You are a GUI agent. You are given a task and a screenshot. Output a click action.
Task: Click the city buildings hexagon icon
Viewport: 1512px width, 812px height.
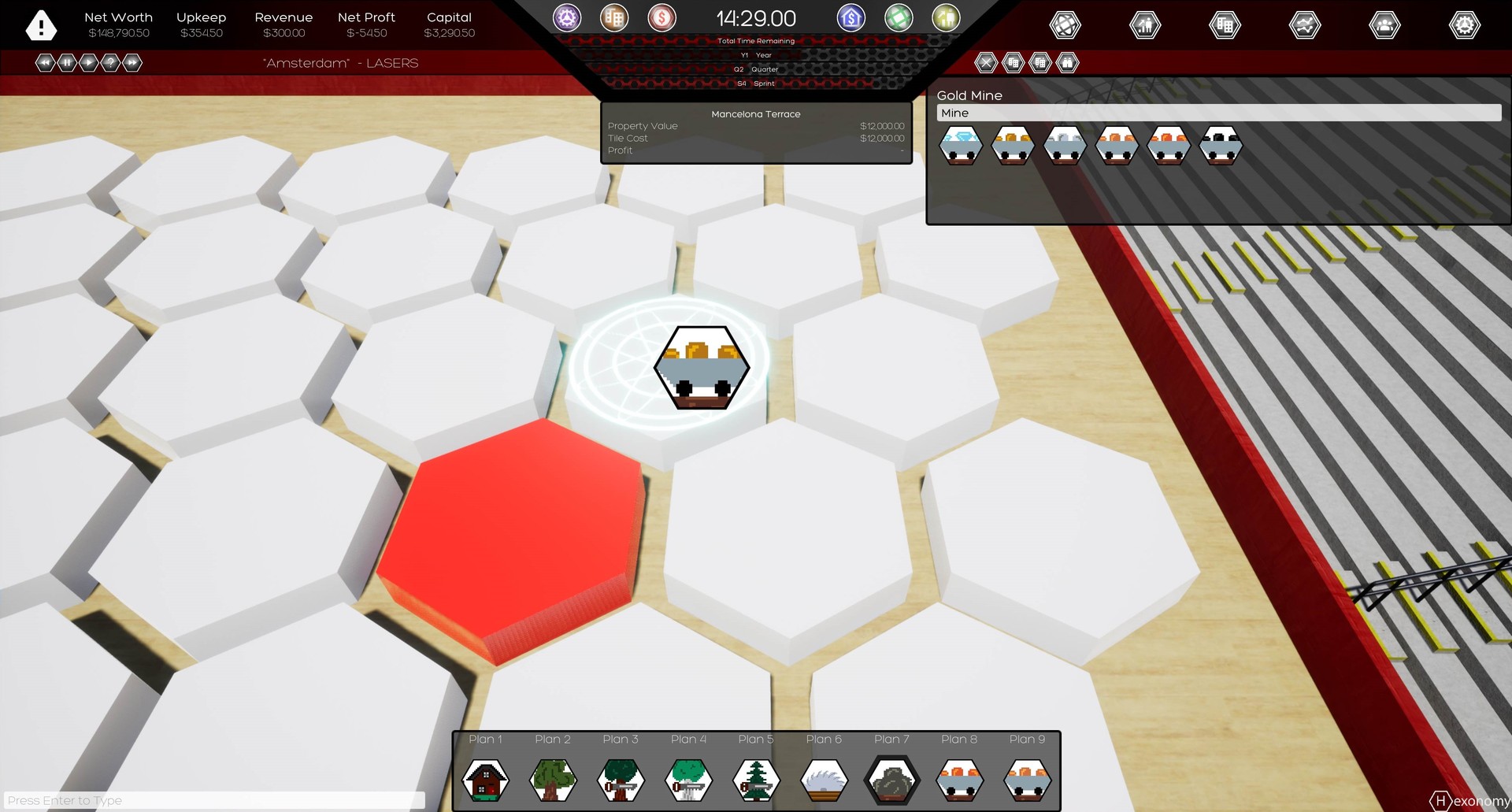[x=1225, y=24]
